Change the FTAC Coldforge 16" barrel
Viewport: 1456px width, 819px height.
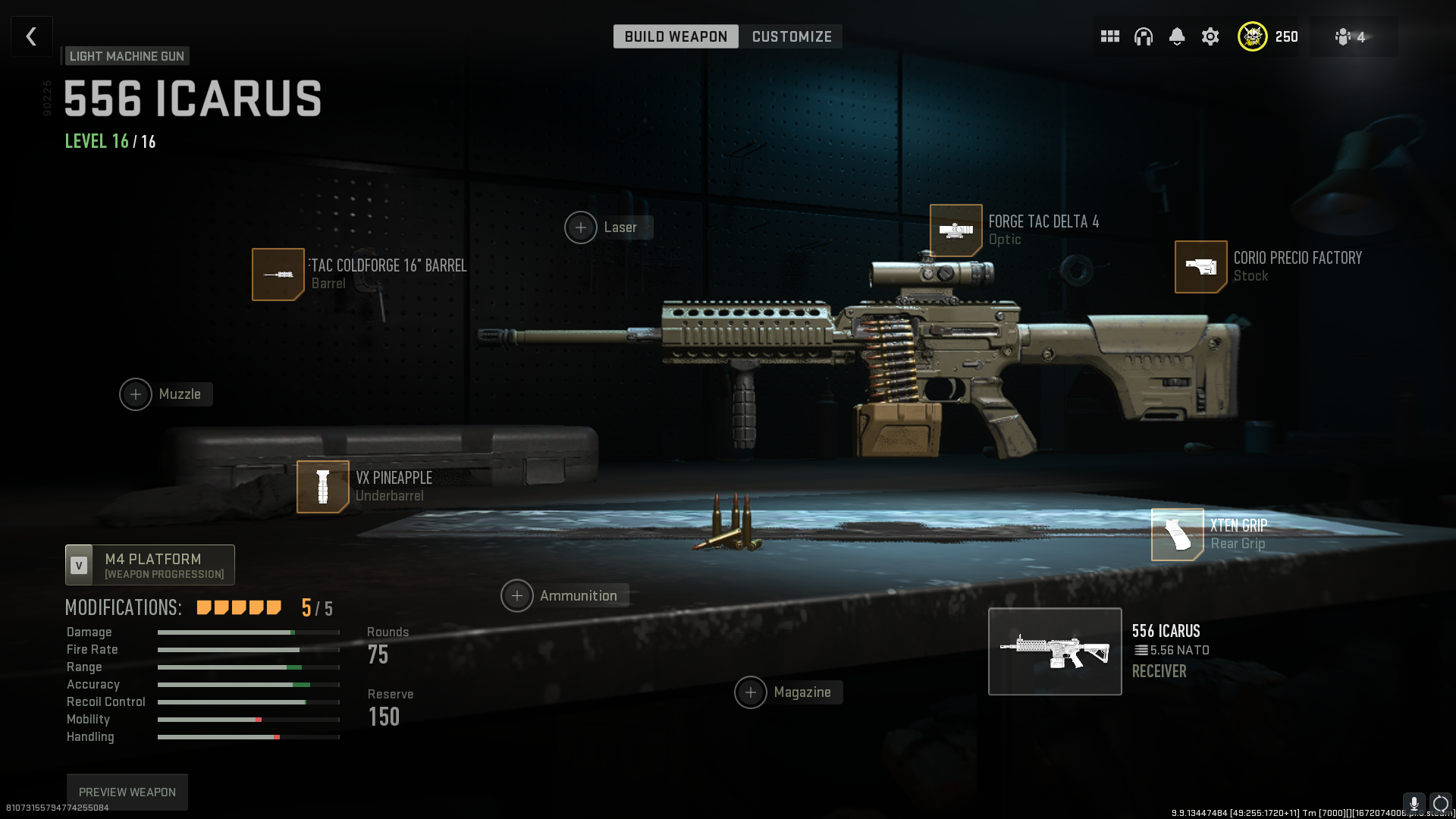278,275
